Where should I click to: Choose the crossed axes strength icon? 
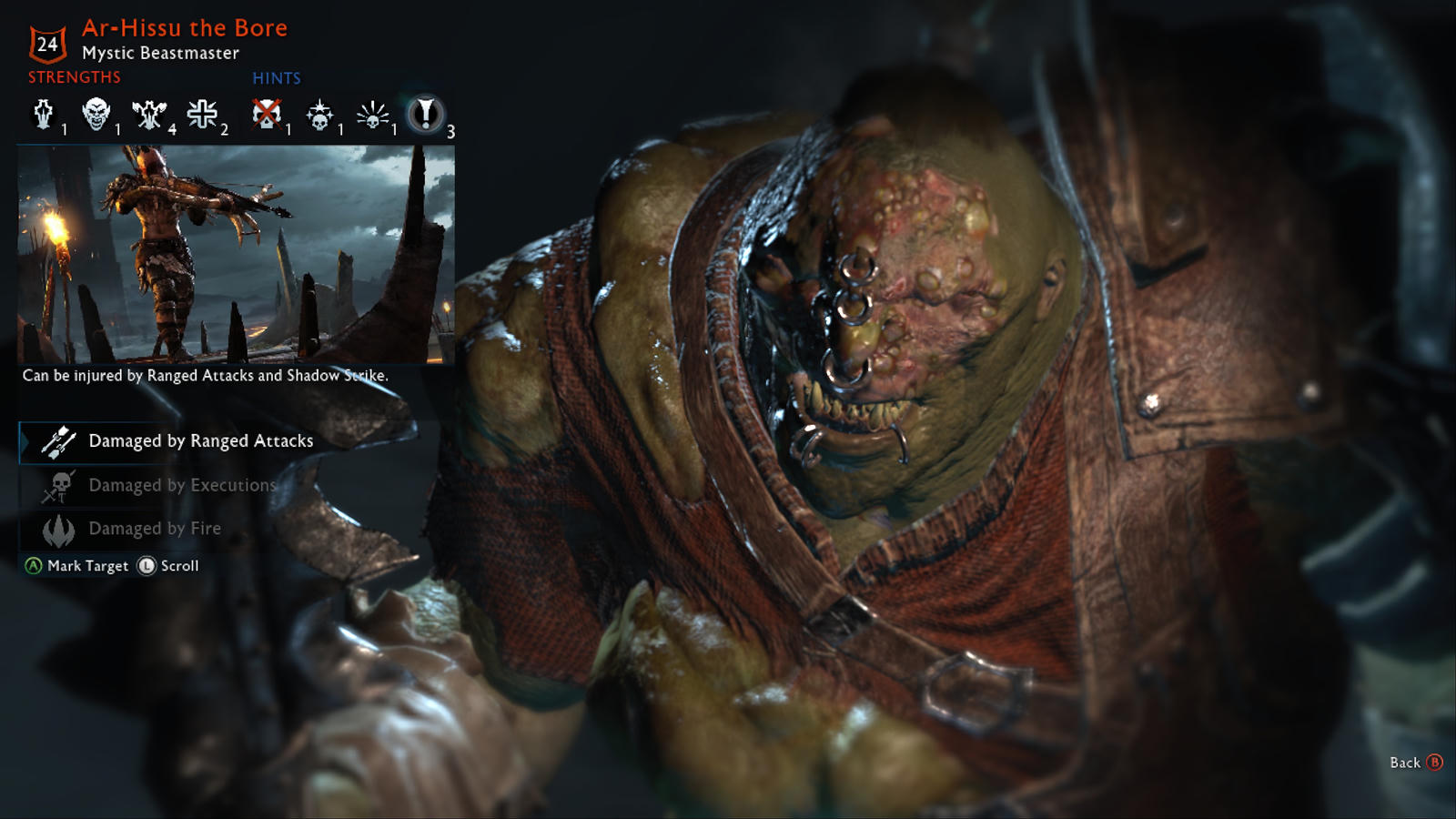pos(148,115)
